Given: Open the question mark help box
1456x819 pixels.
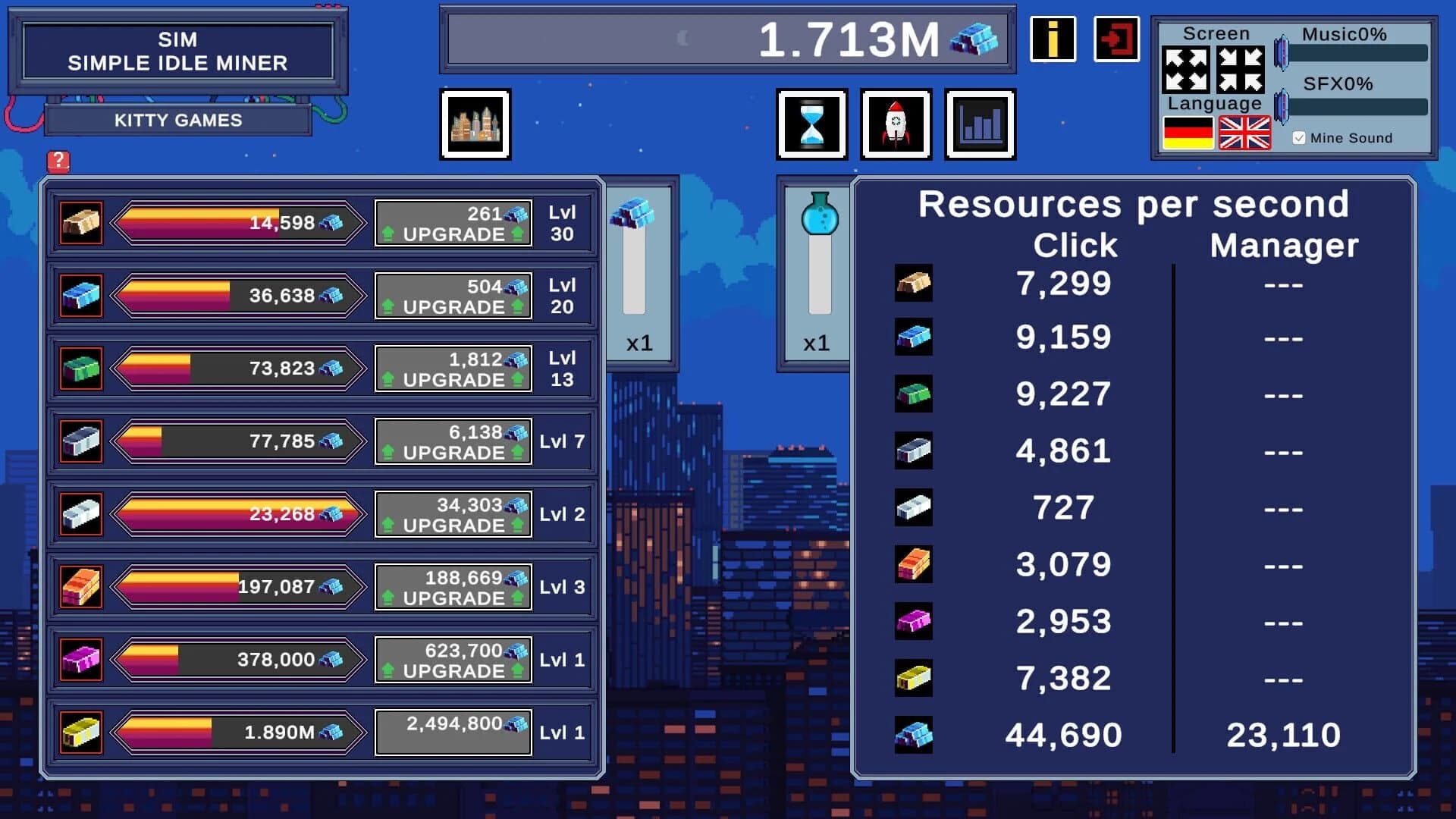Looking at the screenshot, I should pos(59,160).
